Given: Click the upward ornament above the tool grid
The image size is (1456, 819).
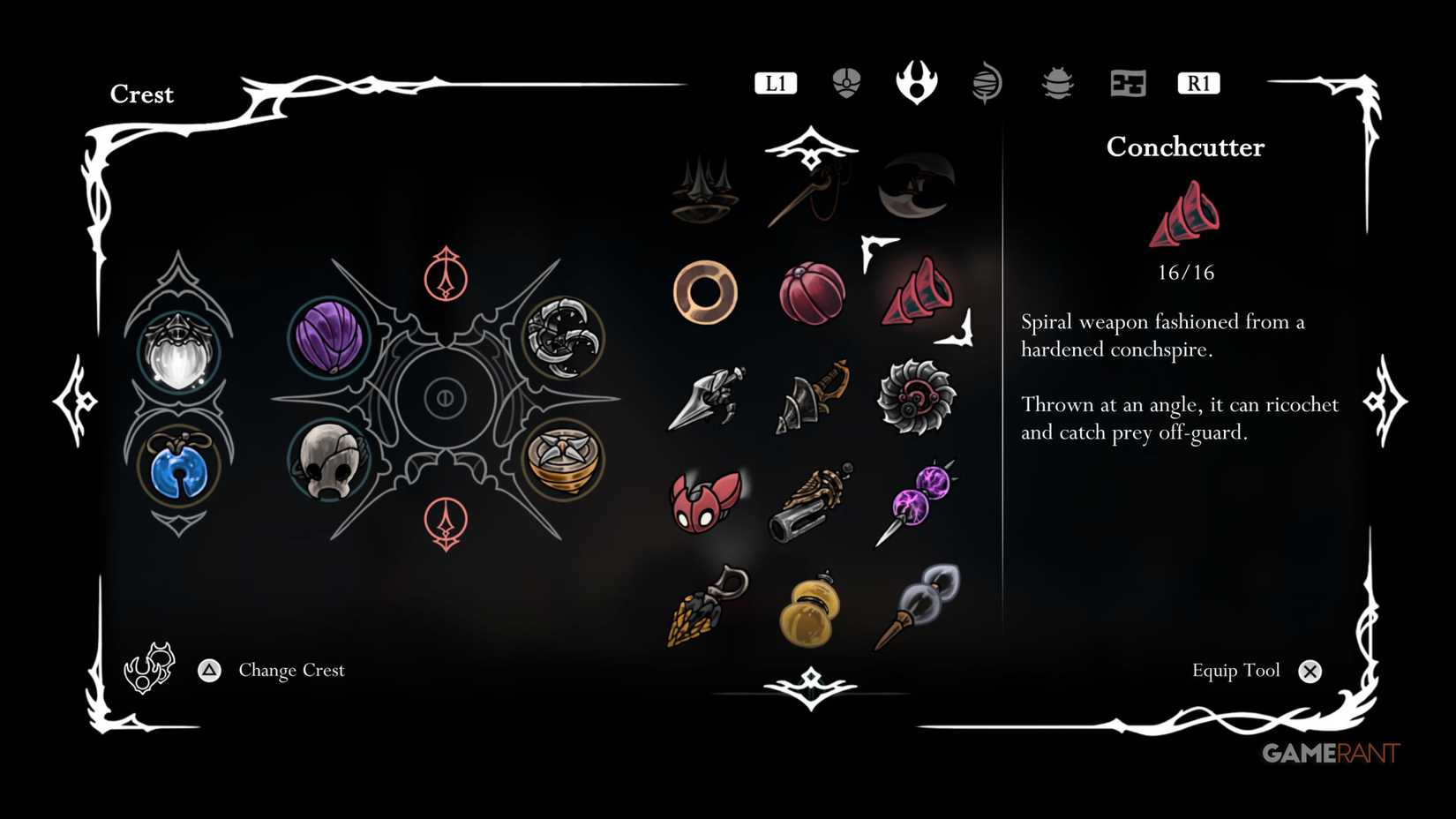Looking at the screenshot, I should (x=809, y=148).
